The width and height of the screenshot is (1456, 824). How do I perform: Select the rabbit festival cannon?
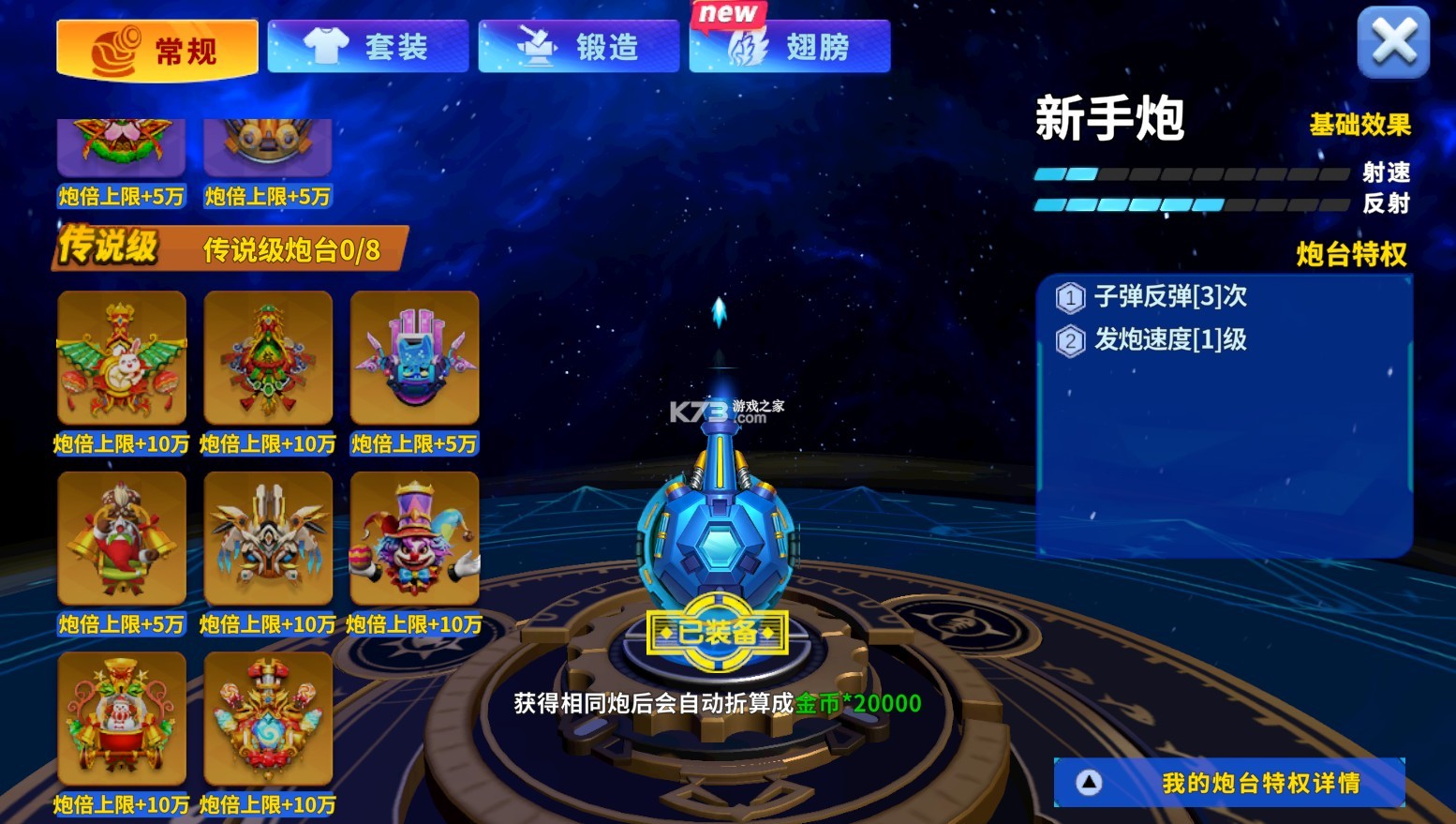coord(120,356)
